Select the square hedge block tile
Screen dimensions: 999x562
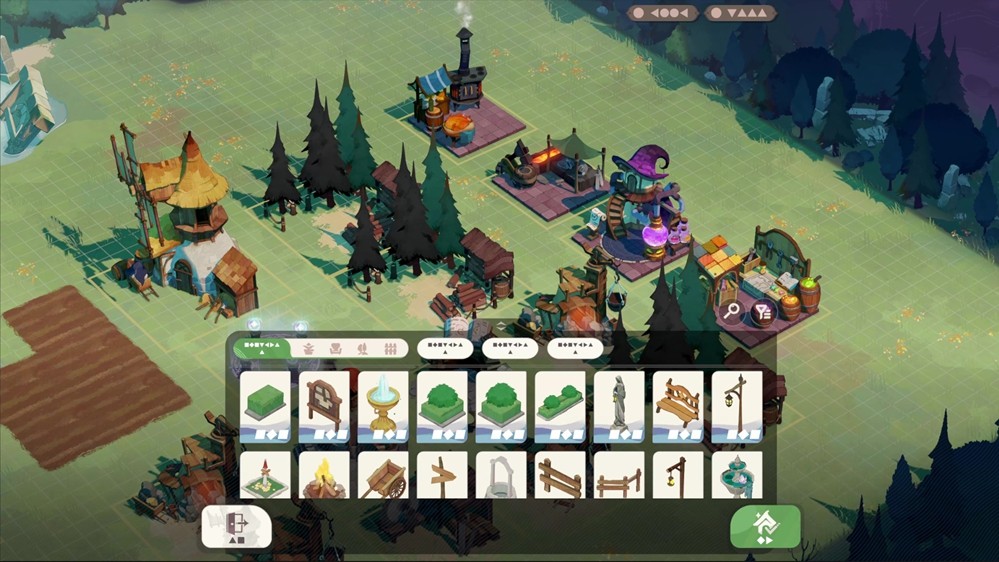point(265,406)
